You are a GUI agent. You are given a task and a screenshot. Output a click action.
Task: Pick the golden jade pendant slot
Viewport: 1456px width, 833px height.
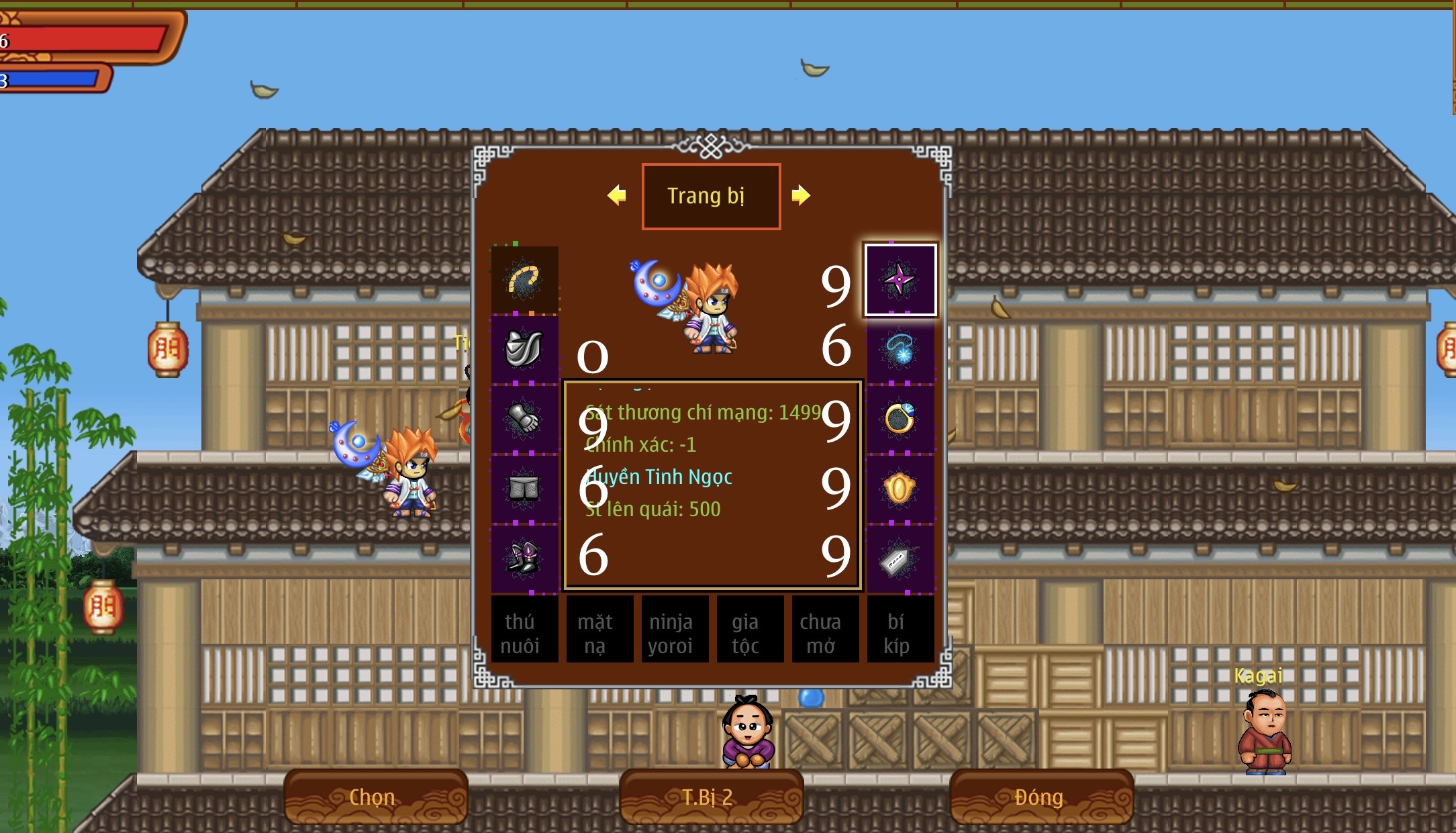(x=900, y=489)
